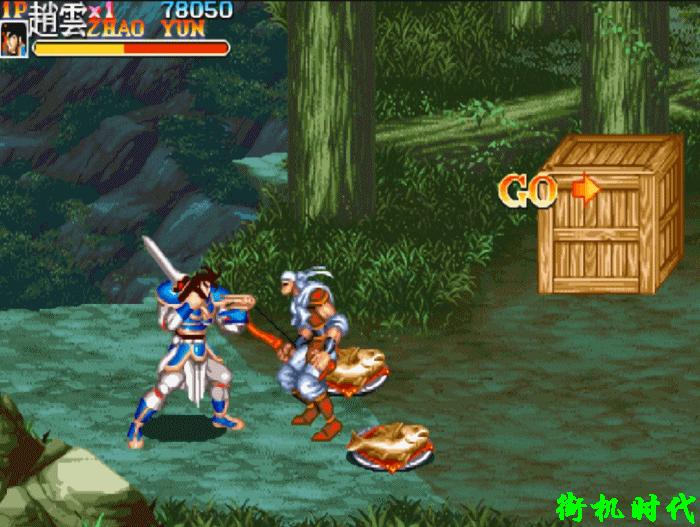Click the orange GO arrow indicator
Image resolution: width=700 pixels, height=527 pixels.
pyautogui.click(x=585, y=188)
